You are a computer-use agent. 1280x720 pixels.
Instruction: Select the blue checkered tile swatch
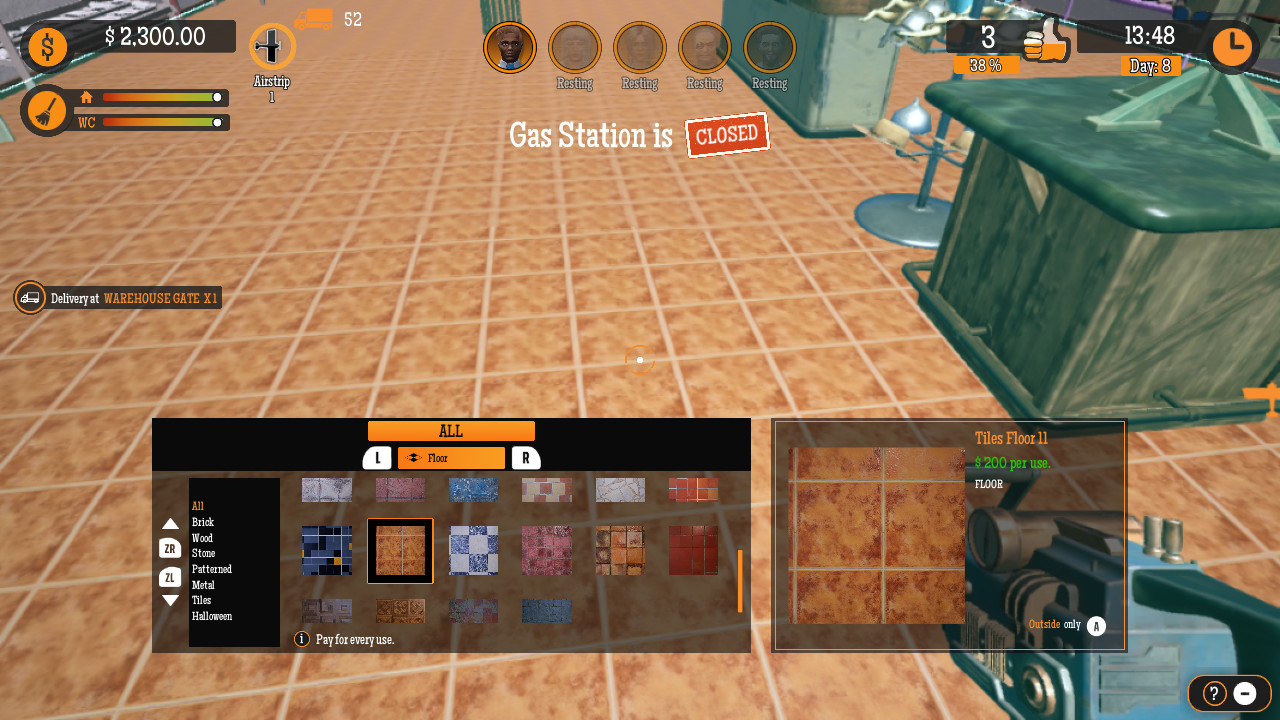[x=473, y=551]
